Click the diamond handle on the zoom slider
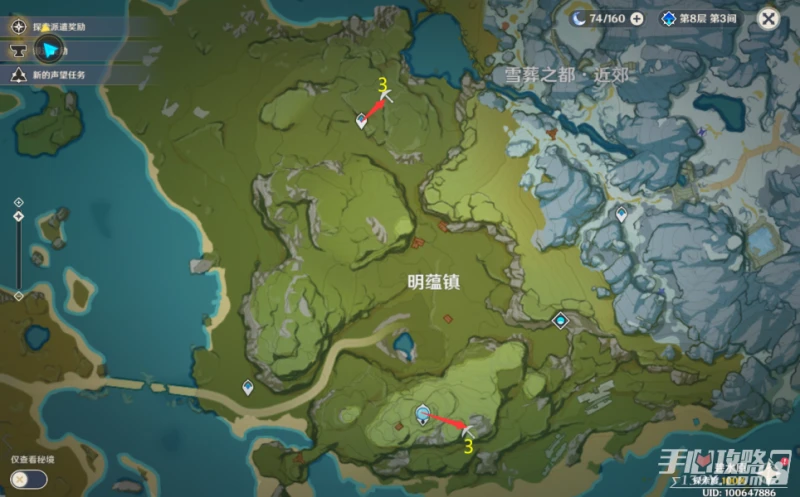This screenshot has width=800, height=497. point(18,216)
